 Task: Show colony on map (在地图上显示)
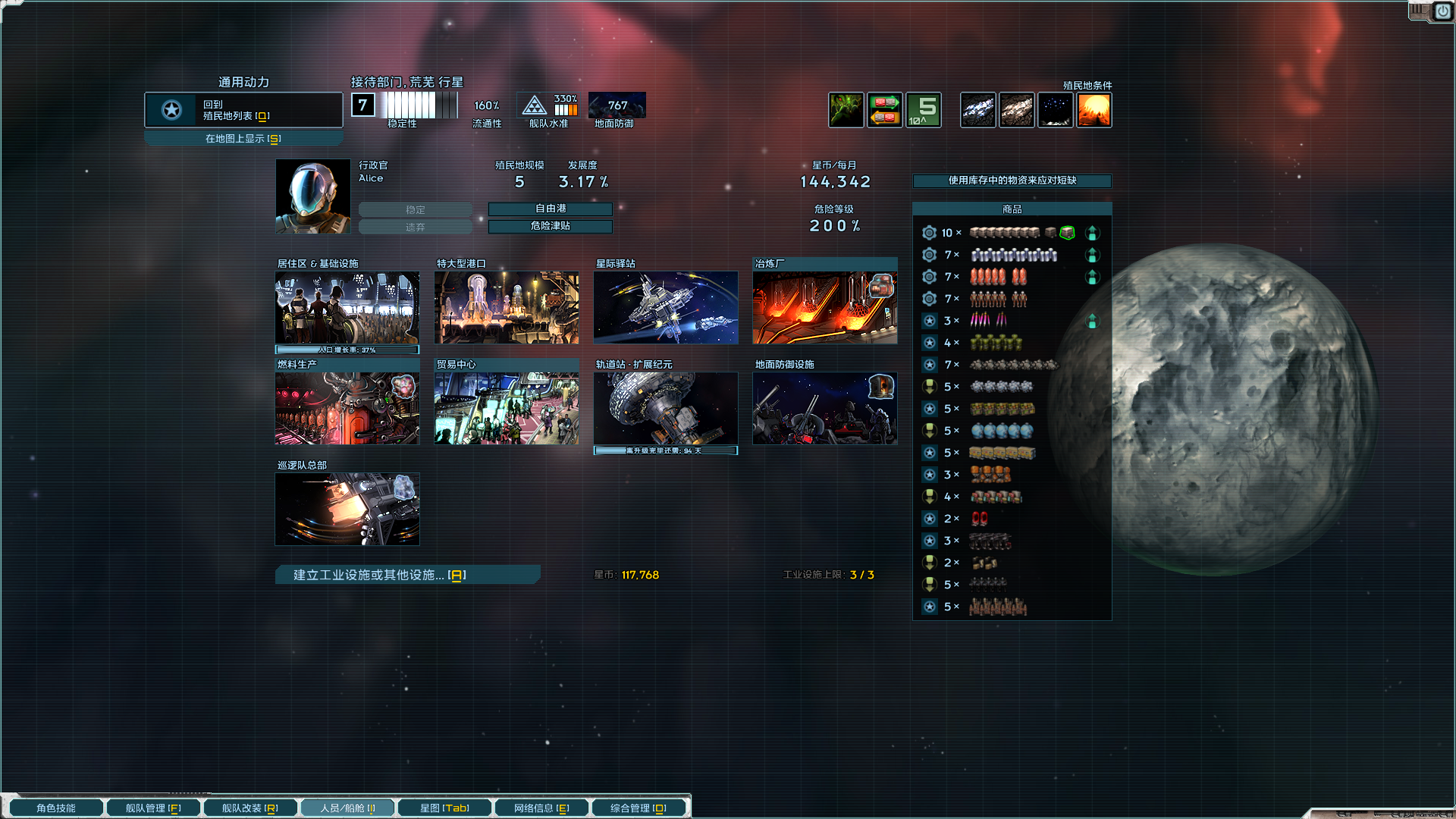click(x=243, y=139)
